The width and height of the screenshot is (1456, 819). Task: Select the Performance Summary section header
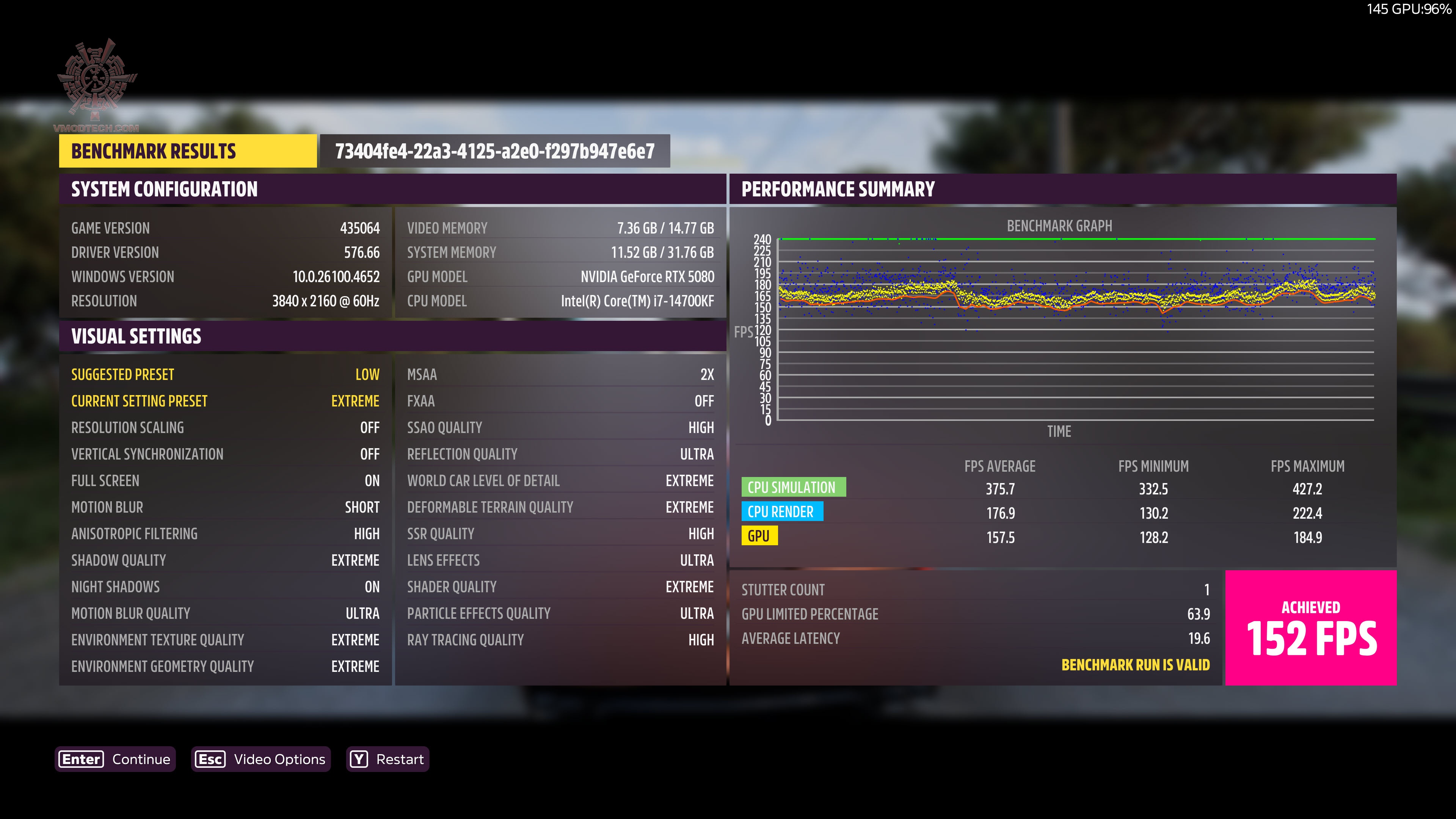coord(839,189)
